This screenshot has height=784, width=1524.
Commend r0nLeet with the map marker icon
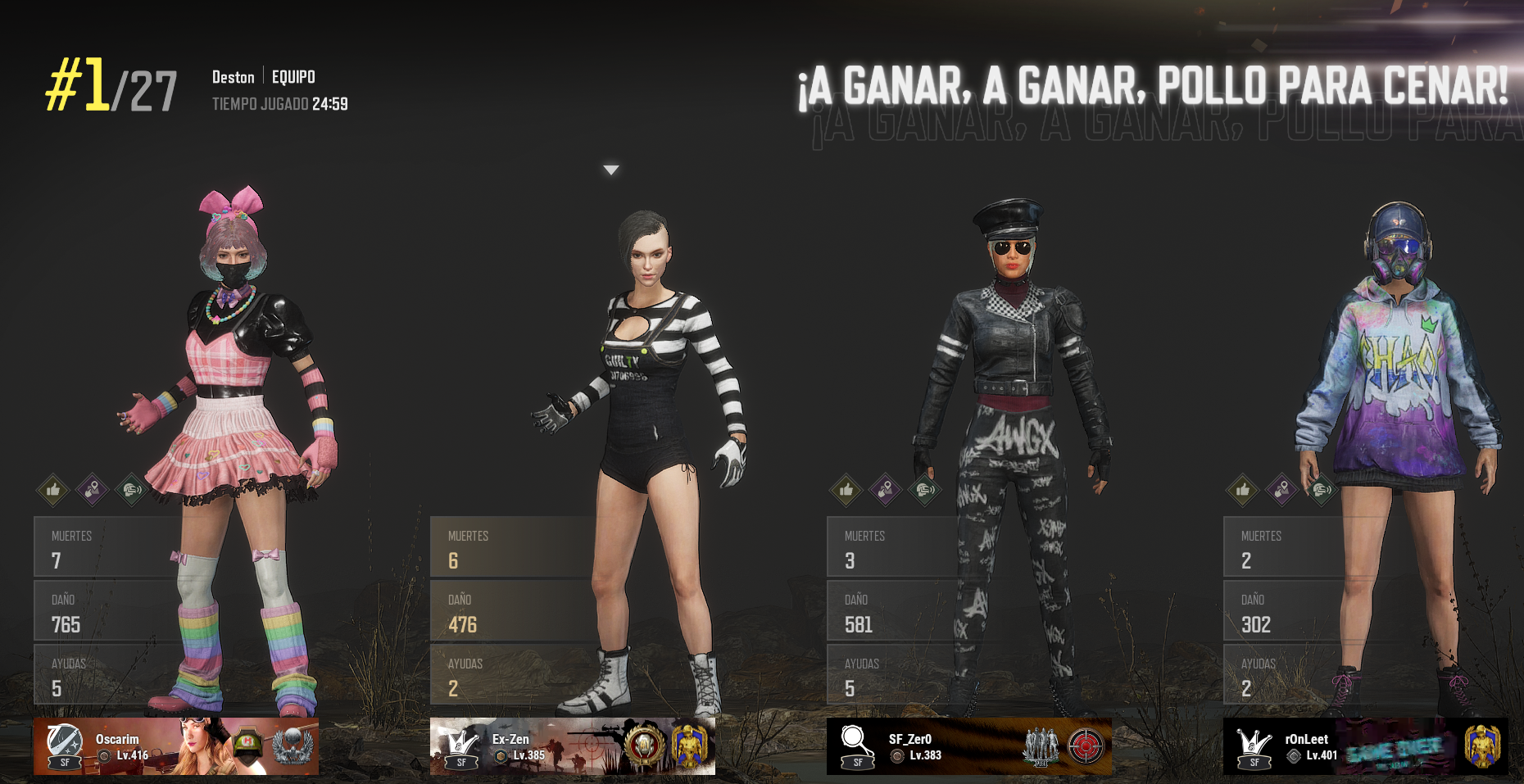tap(1281, 491)
